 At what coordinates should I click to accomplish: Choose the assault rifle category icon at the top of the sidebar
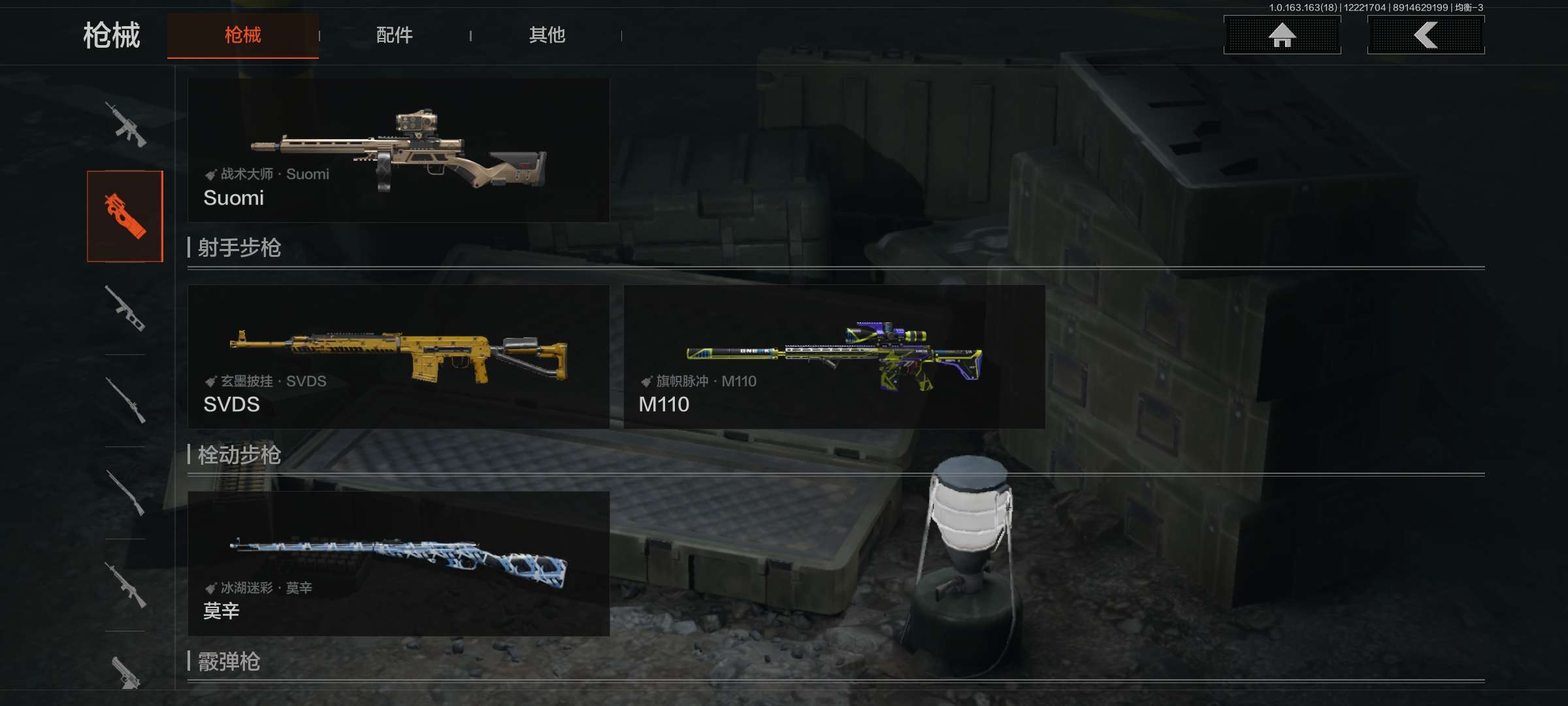coord(125,124)
